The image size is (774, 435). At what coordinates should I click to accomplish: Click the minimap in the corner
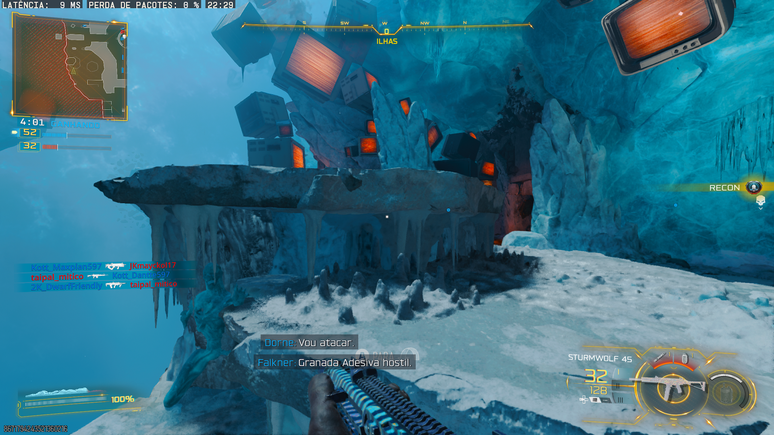(69, 66)
